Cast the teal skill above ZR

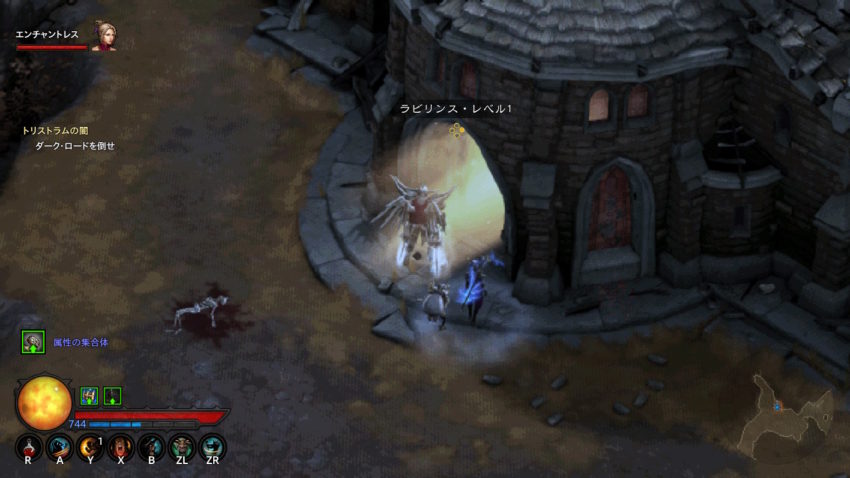tap(212, 447)
